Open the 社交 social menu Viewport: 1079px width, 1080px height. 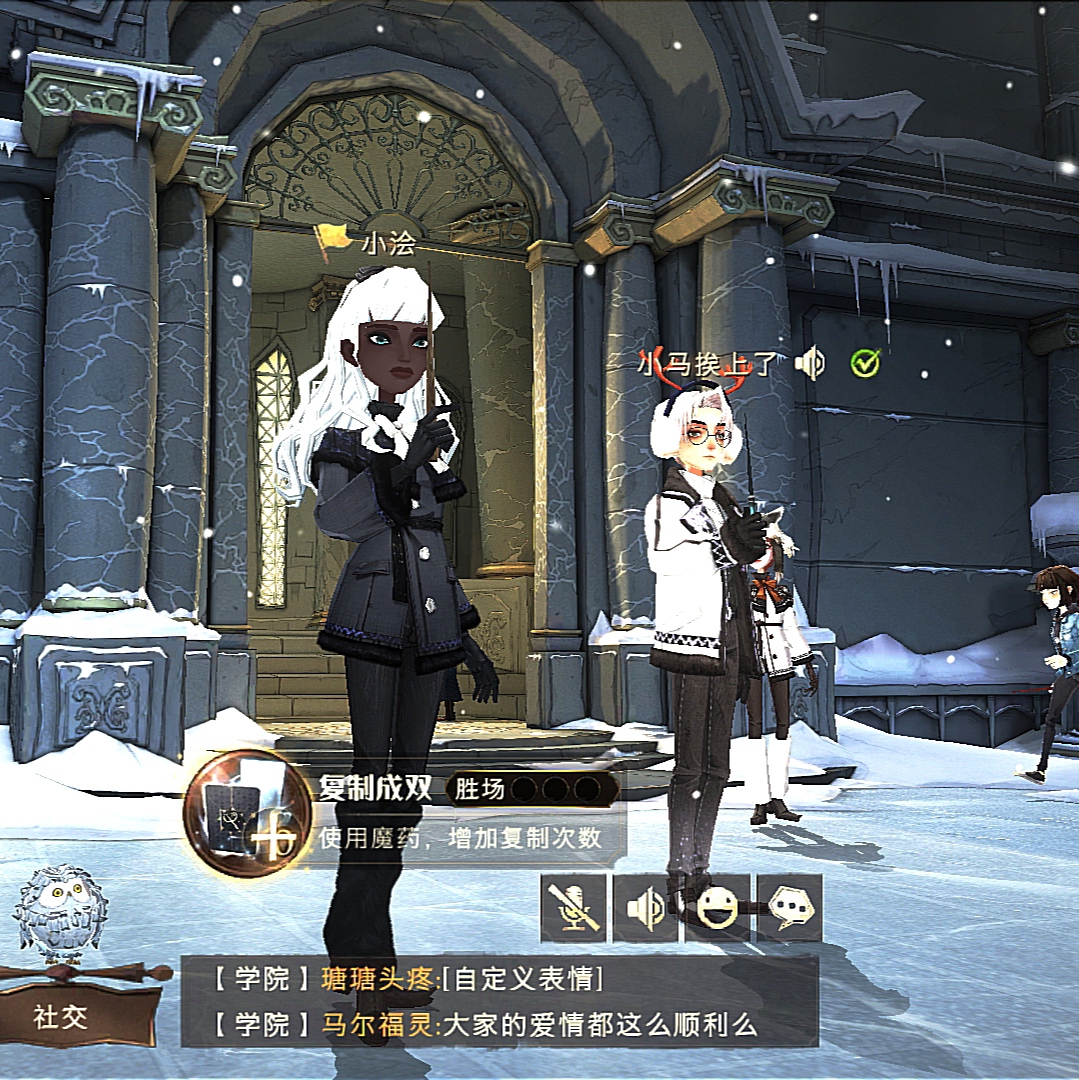pos(62,1017)
